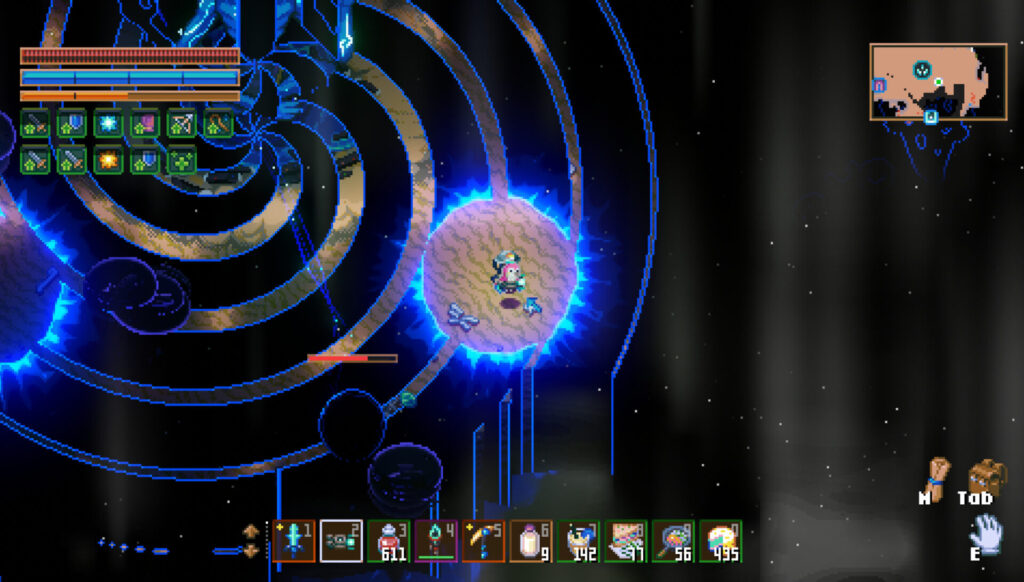Choose the red potion stack of 611
The image size is (1024, 582).
click(389, 542)
